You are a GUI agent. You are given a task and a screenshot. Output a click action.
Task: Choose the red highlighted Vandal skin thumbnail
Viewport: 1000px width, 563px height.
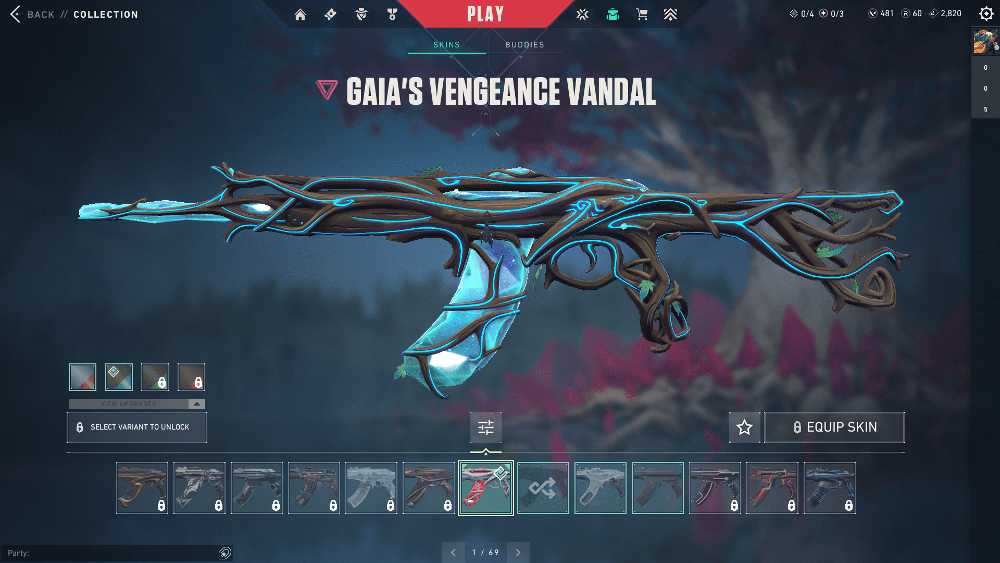(486, 488)
